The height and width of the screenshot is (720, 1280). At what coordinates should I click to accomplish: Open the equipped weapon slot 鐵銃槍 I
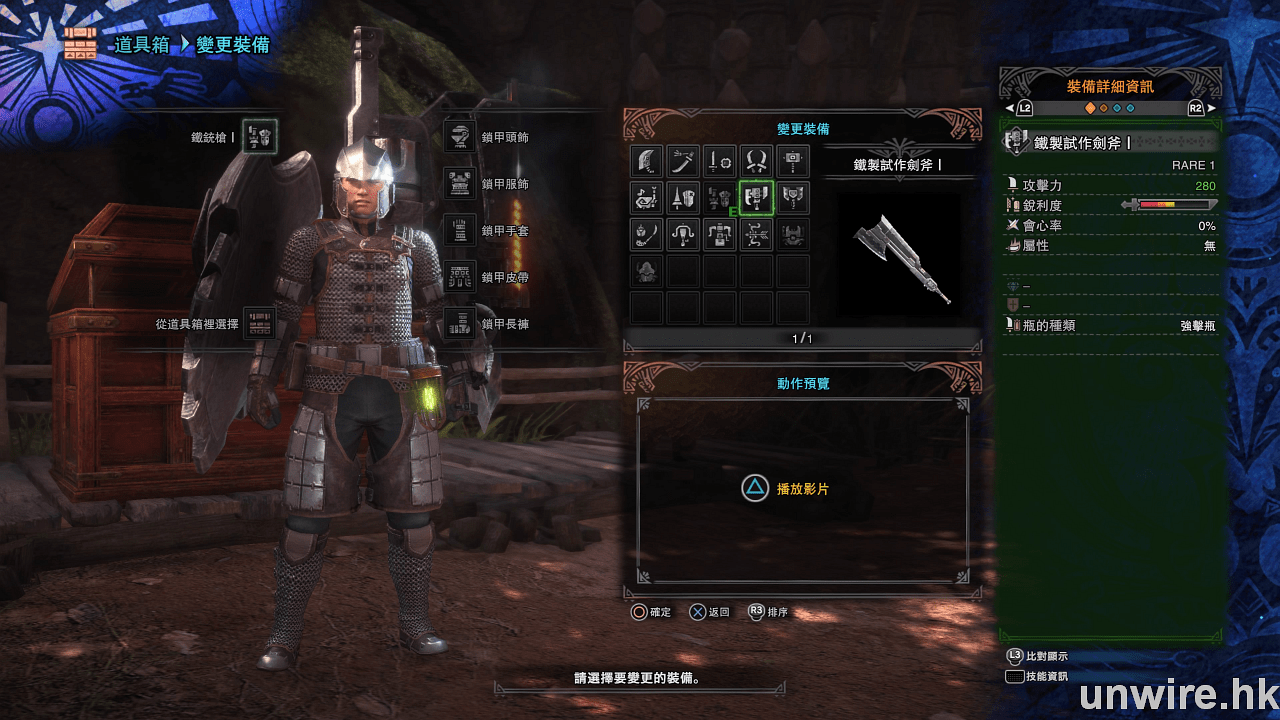(260, 136)
